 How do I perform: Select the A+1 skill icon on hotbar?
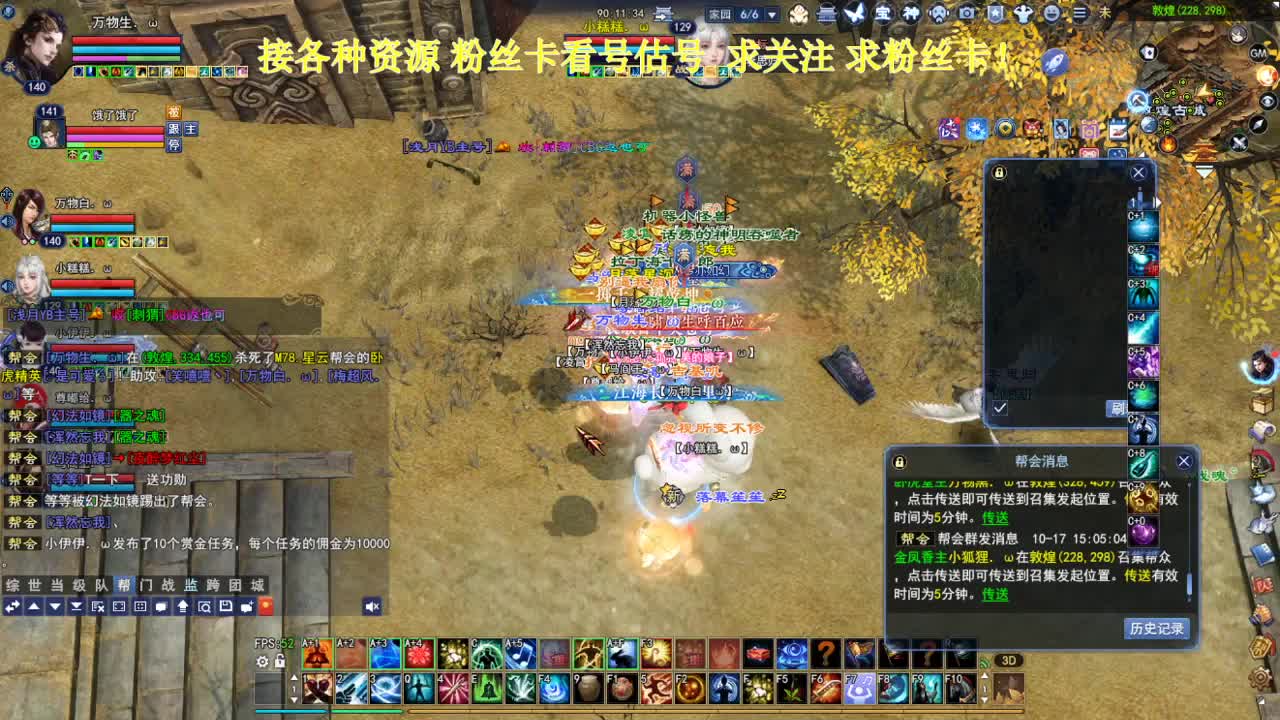[x=318, y=653]
